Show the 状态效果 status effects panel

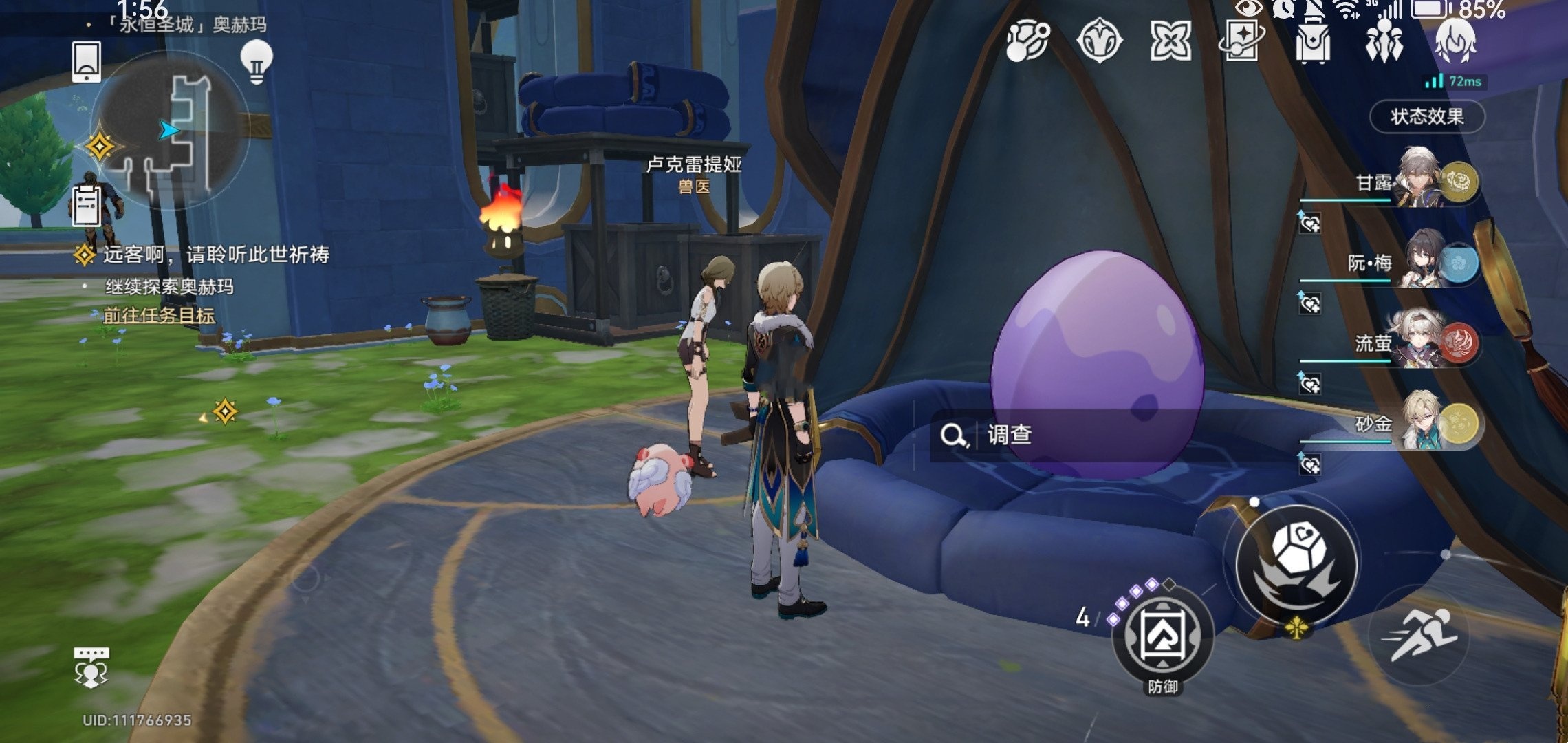pos(1427,116)
